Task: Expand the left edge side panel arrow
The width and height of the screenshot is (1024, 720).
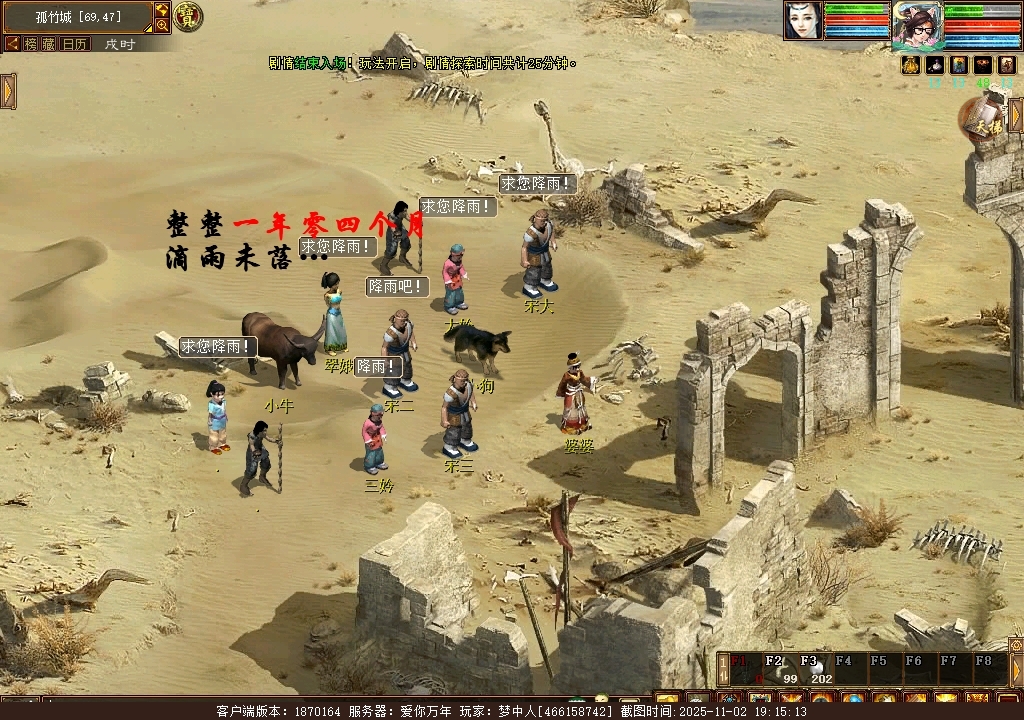Action: [8, 91]
